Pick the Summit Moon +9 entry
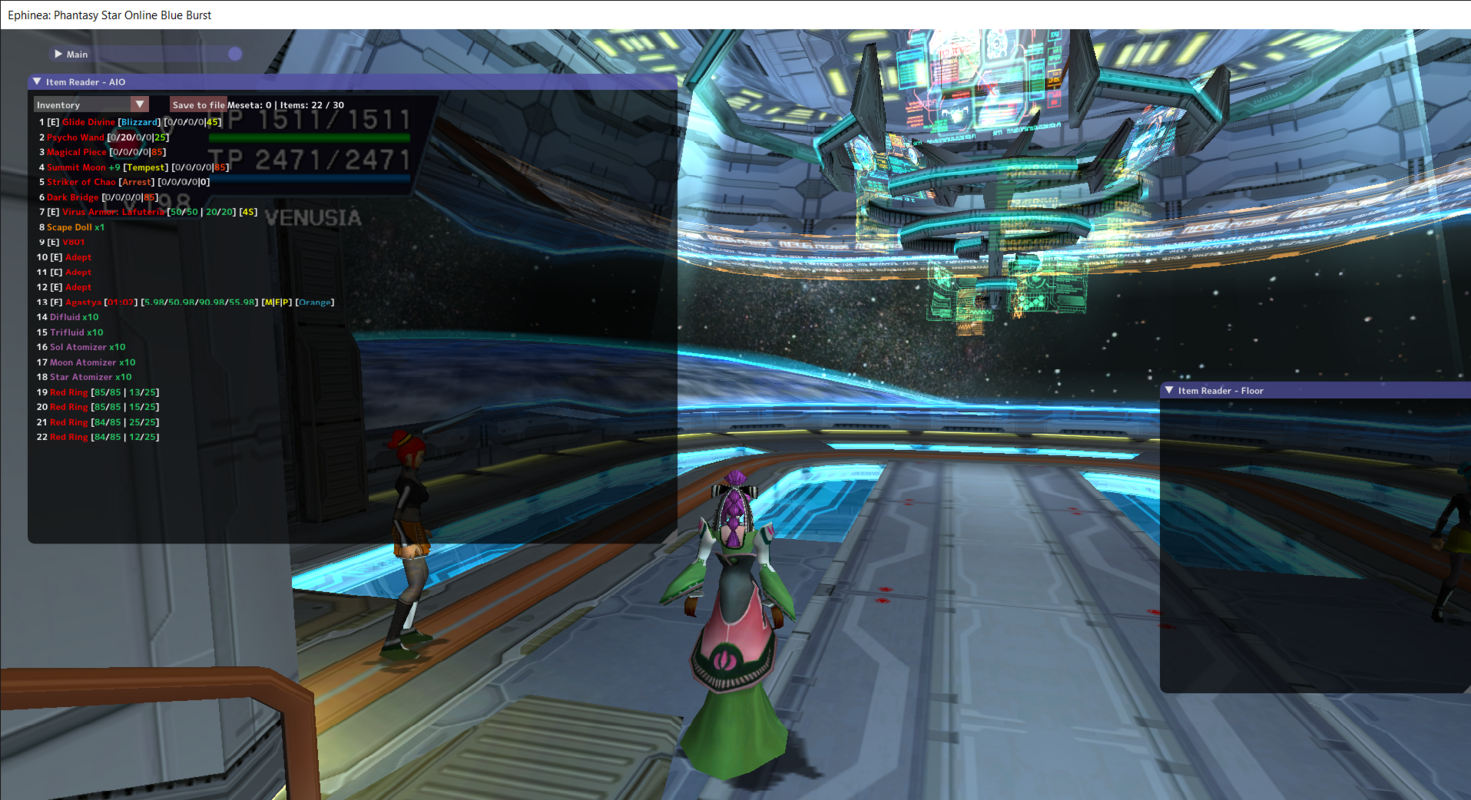The image size is (1471, 800). pos(83,167)
